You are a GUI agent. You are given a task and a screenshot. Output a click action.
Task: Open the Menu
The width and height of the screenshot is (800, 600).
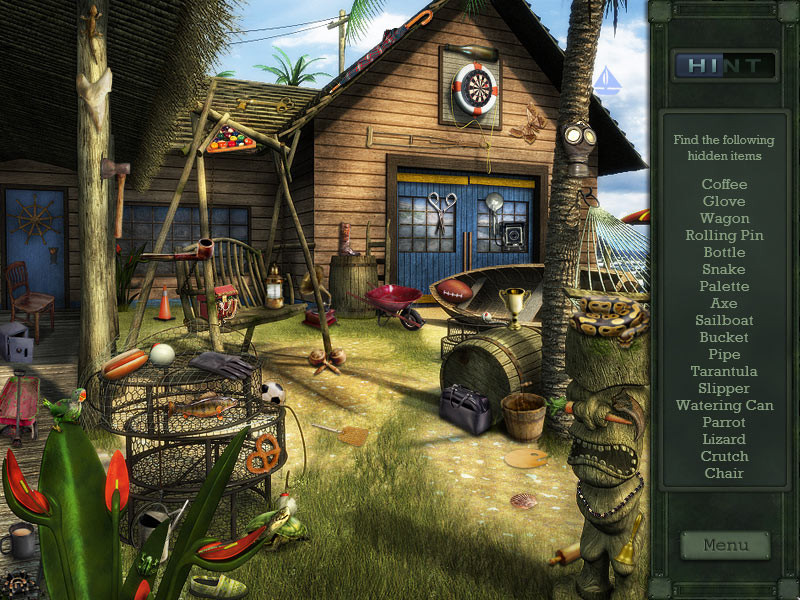point(725,545)
